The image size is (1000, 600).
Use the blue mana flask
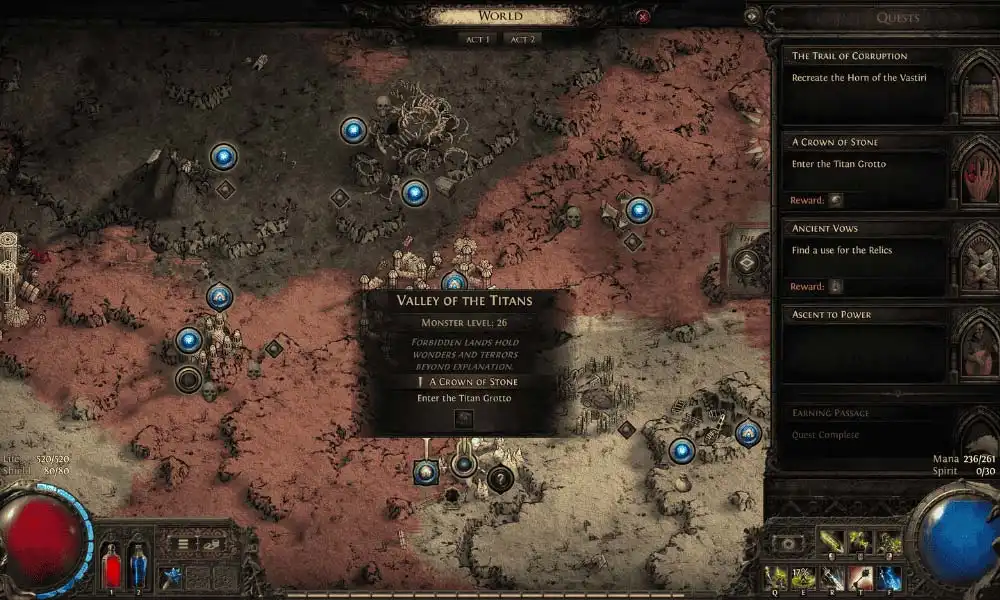coord(139,566)
